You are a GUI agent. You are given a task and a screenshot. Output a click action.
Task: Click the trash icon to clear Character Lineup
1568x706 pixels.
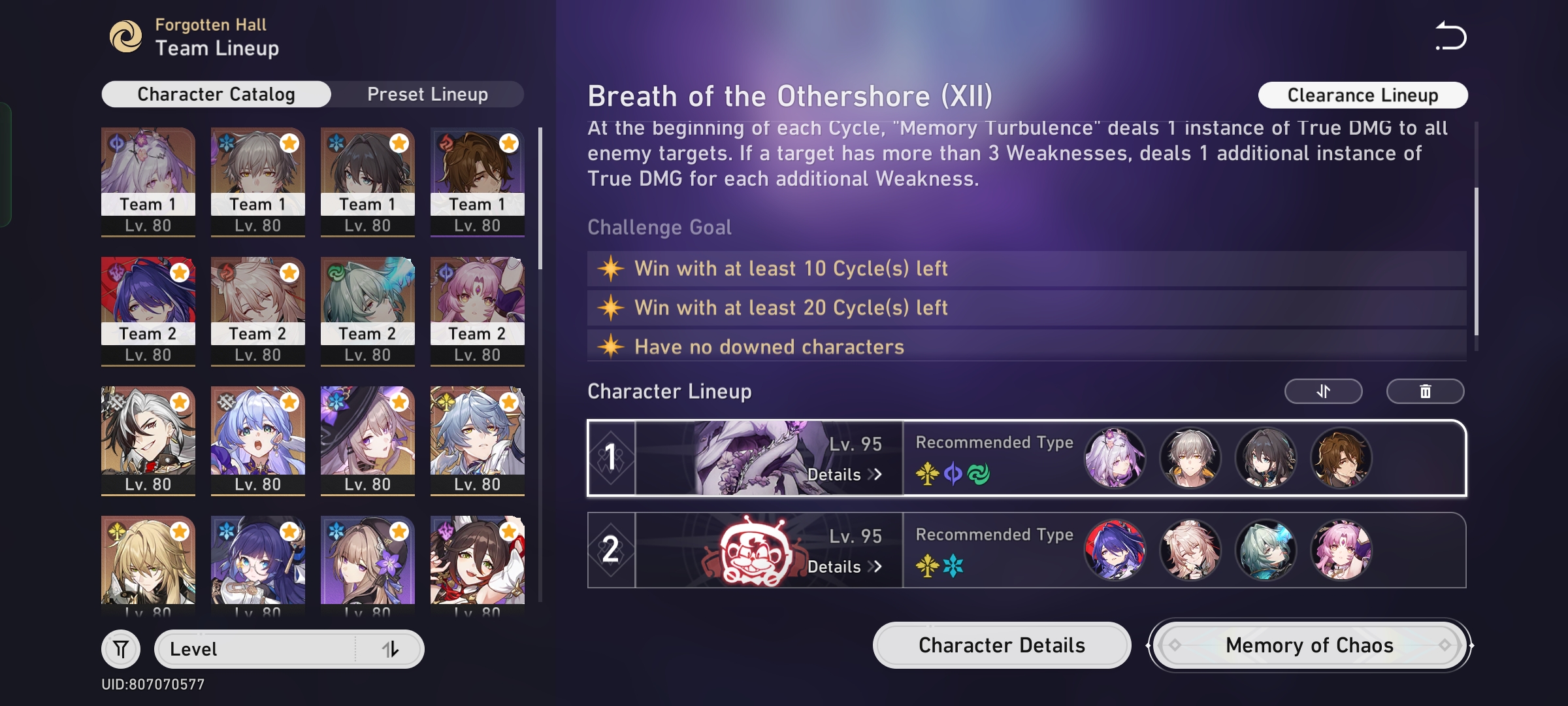click(1426, 391)
